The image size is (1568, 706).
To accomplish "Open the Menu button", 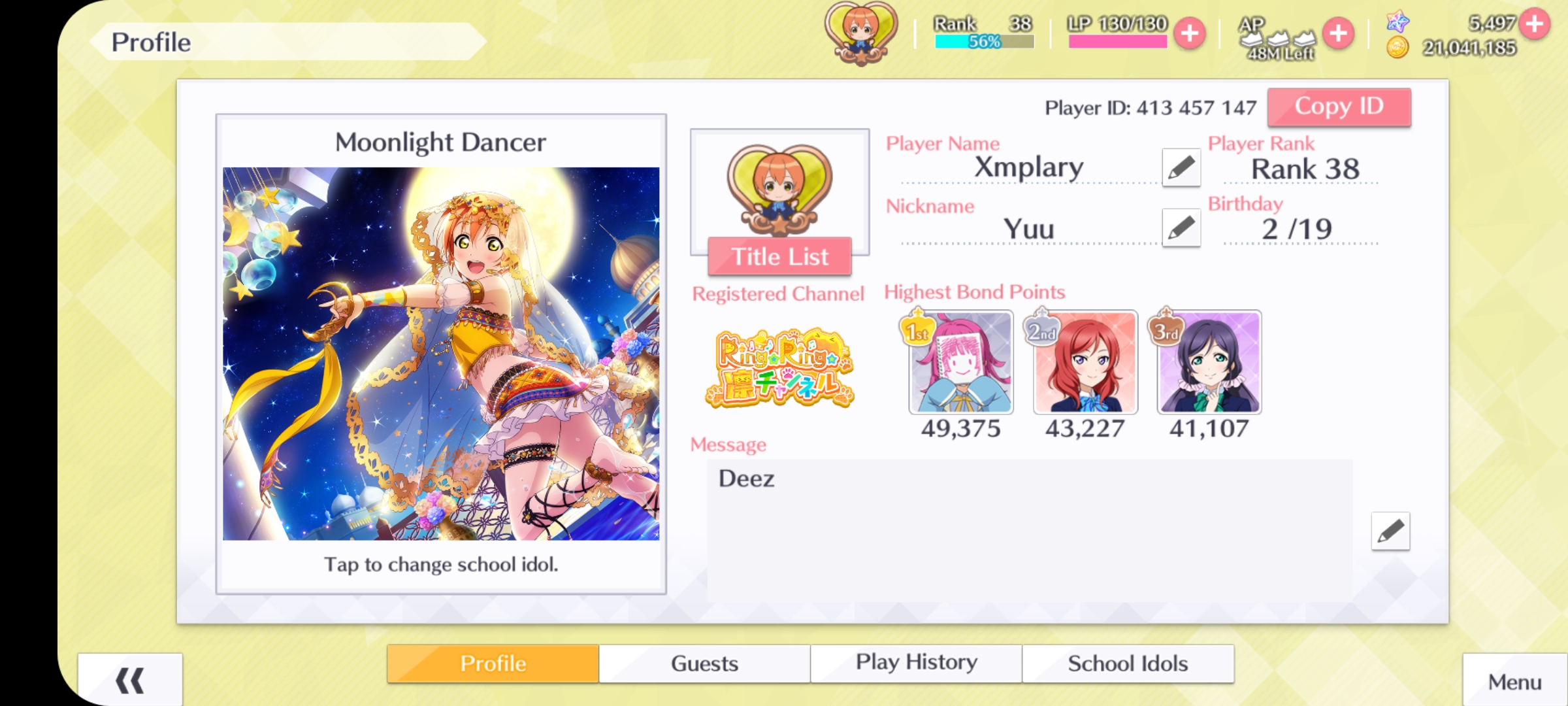I will pyautogui.click(x=1514, y=682).
